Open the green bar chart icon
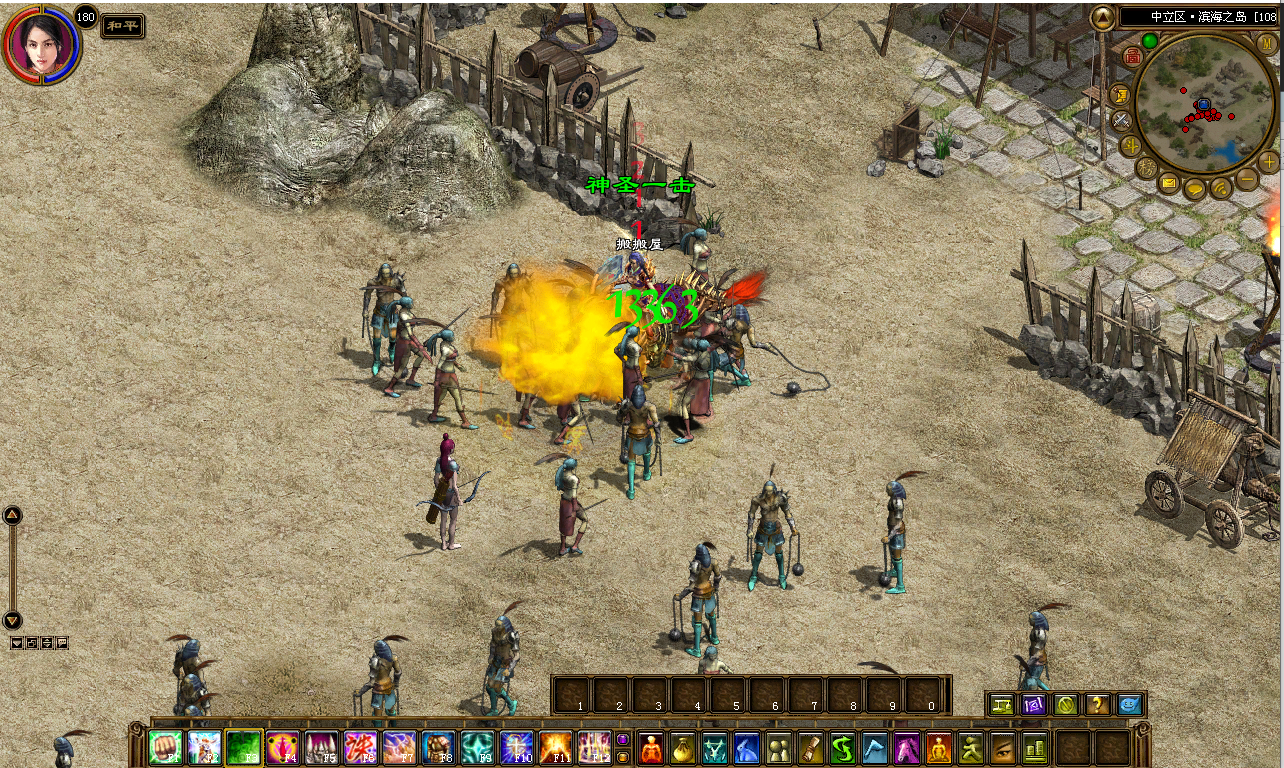Image resolution: width=1284 pixels, height=768 pixels. point(1034,747)
